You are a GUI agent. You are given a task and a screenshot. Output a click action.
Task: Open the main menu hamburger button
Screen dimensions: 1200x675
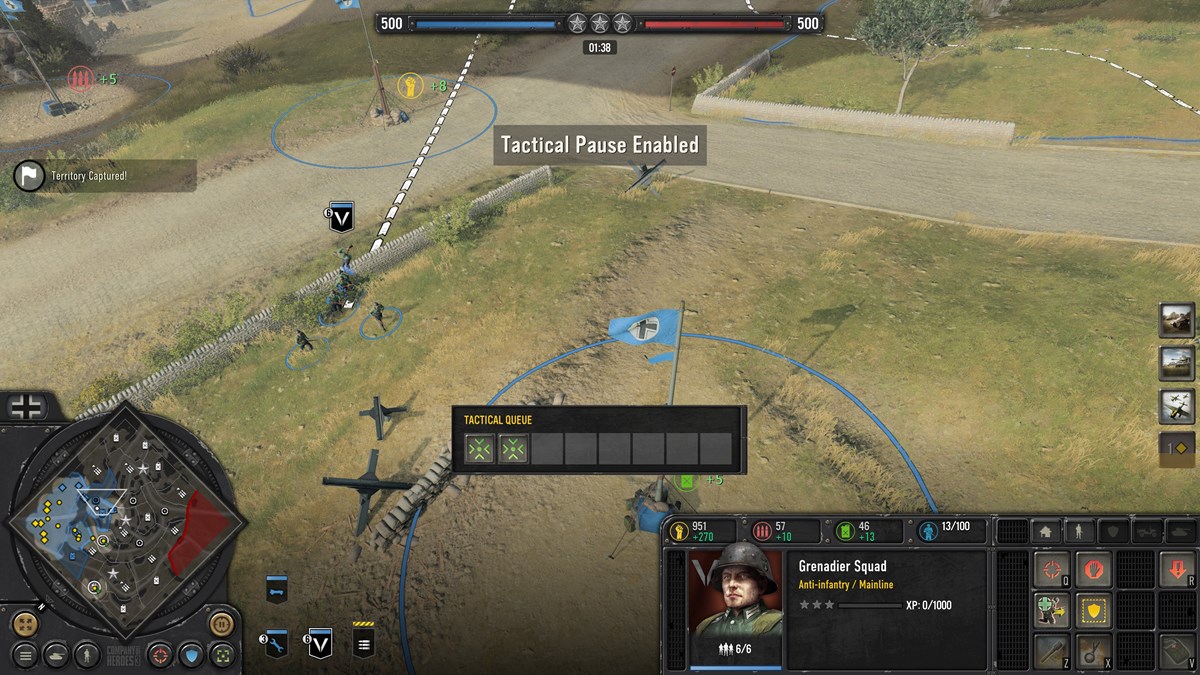click(26, 655)
